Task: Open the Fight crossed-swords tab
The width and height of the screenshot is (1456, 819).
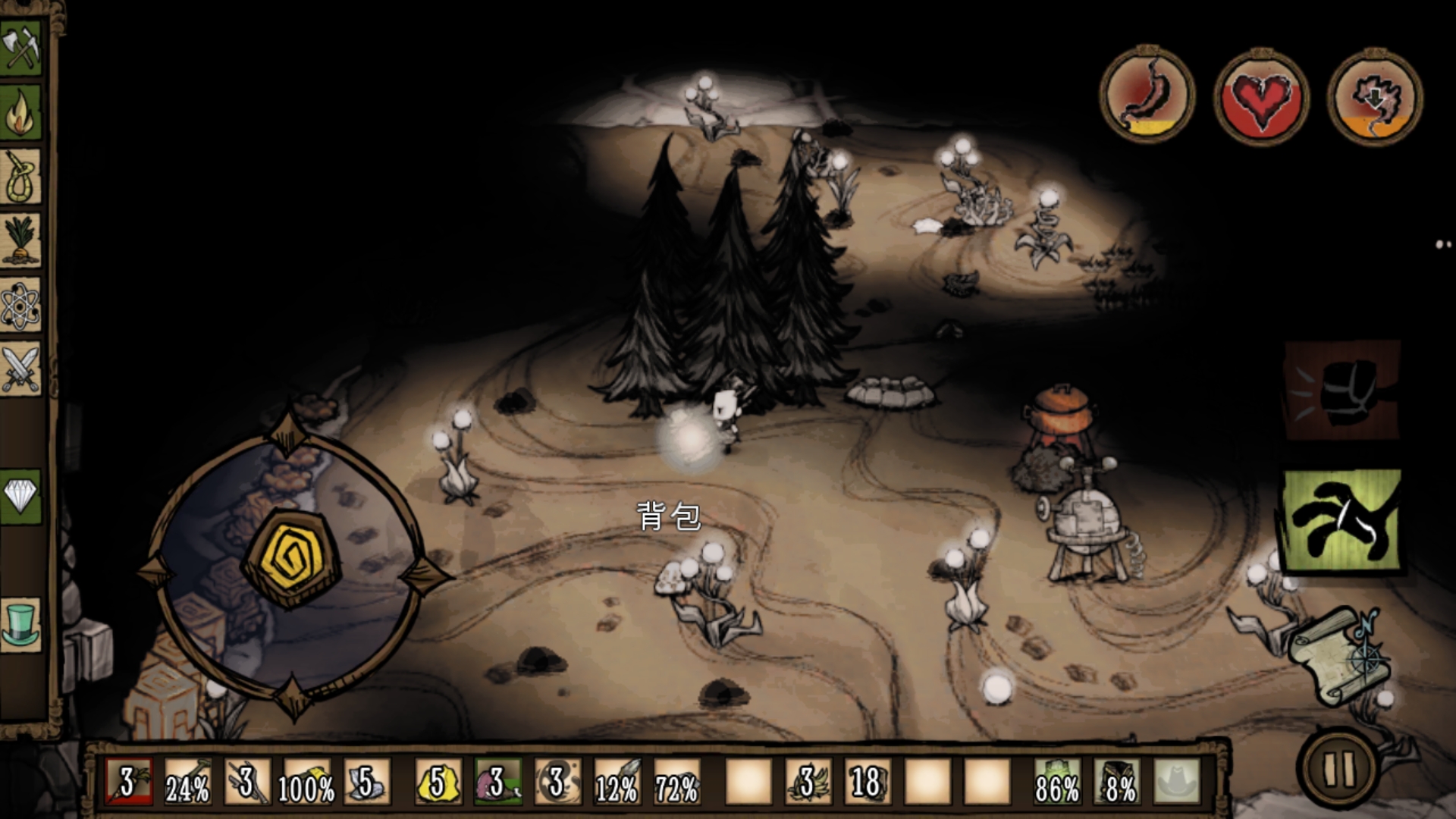Action: point(21,370)
